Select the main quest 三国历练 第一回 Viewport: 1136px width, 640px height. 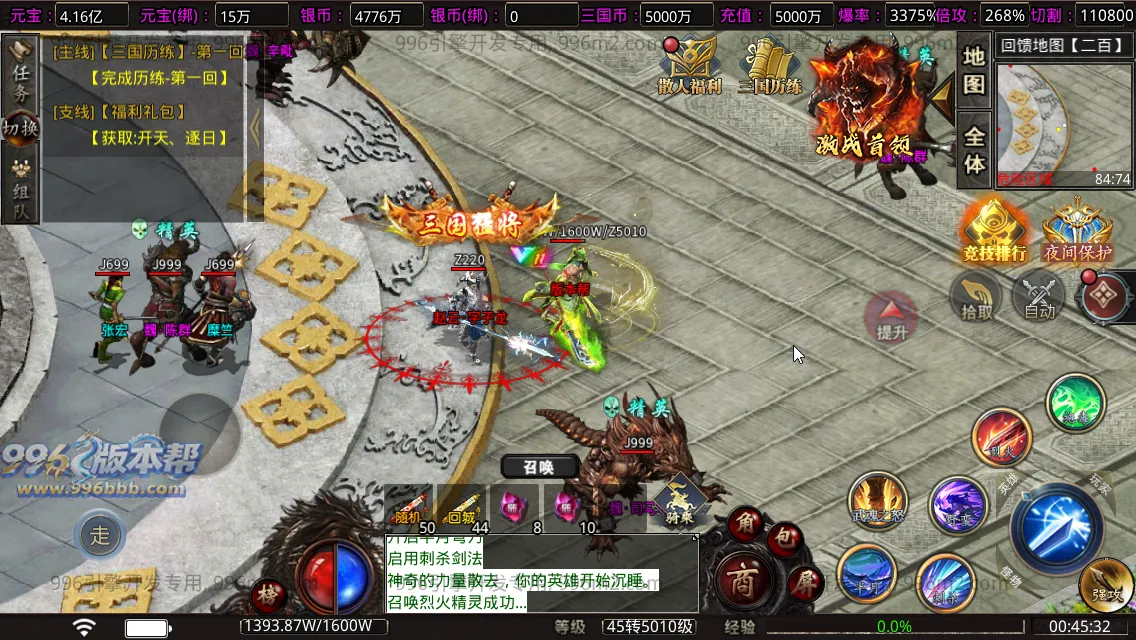(150, 51)
